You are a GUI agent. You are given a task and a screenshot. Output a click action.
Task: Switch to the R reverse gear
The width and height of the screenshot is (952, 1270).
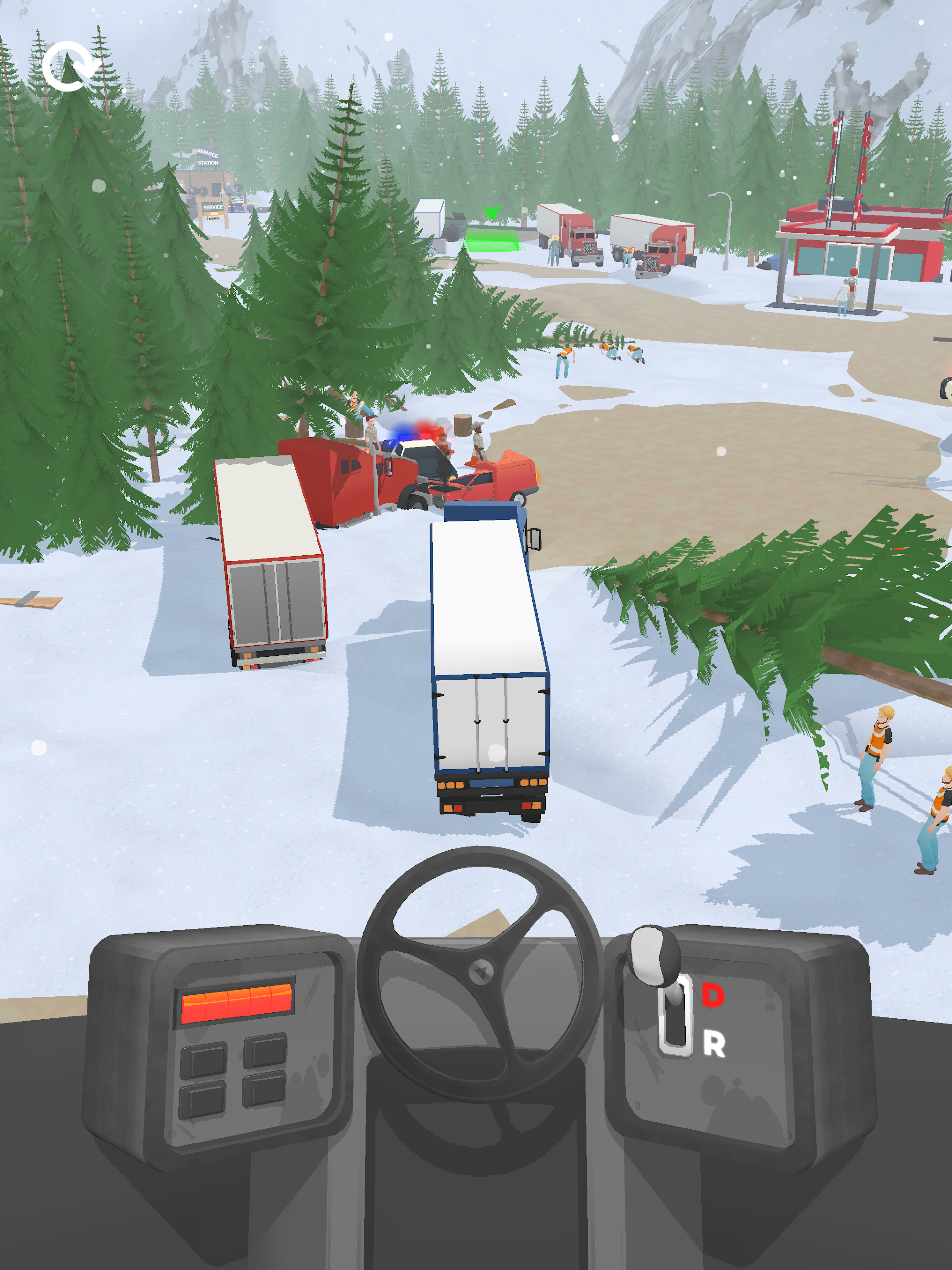[x=714, y=1044]
